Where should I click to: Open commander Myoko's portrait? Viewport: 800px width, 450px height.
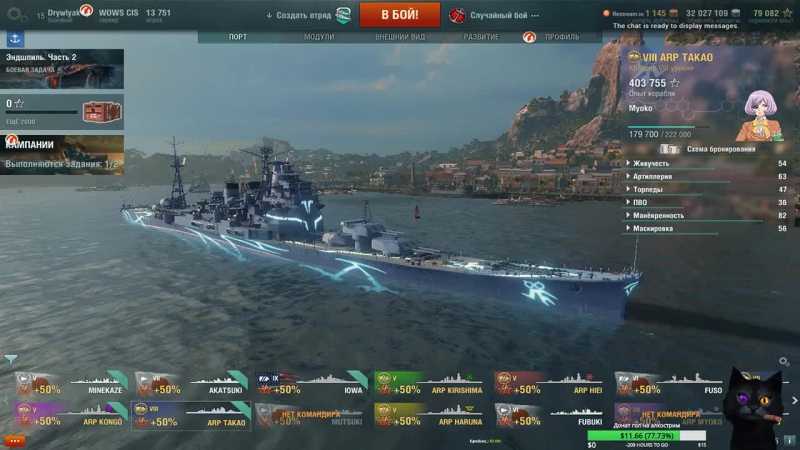tap(757, 114)
